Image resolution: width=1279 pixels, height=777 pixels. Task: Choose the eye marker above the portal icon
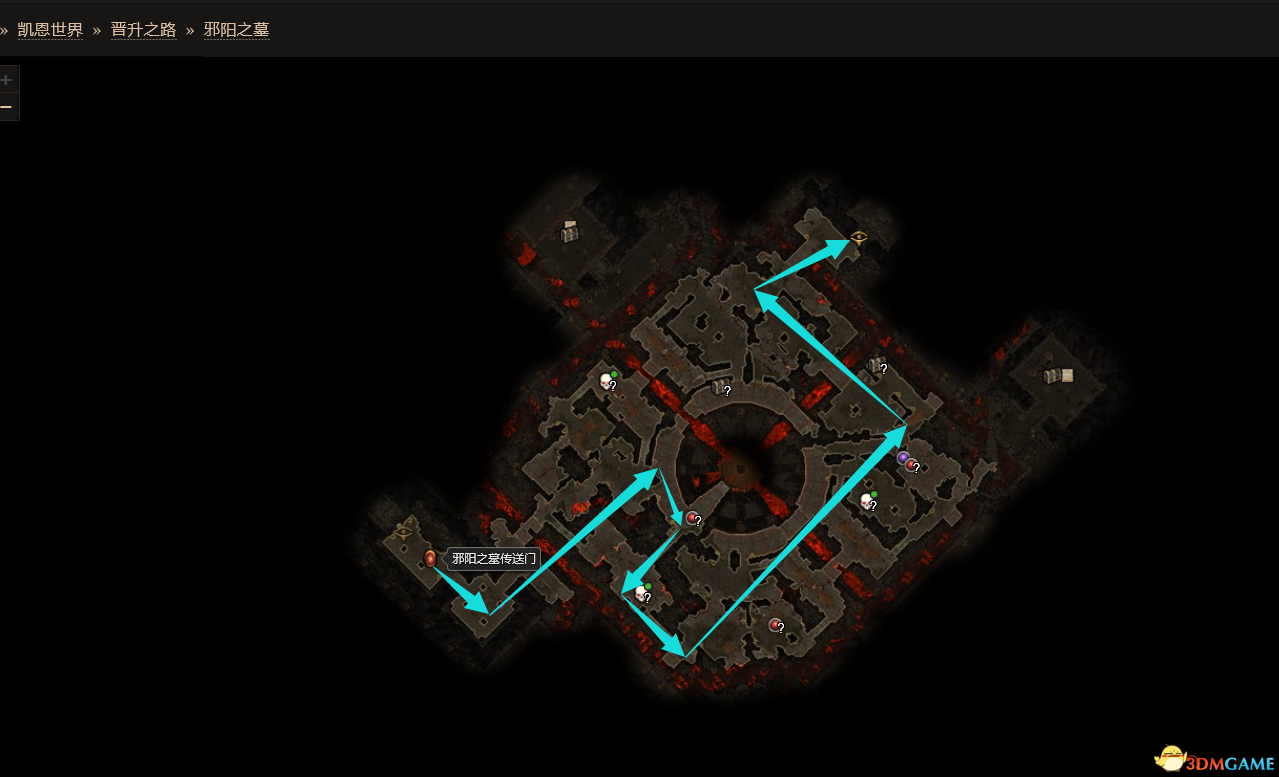404,532
